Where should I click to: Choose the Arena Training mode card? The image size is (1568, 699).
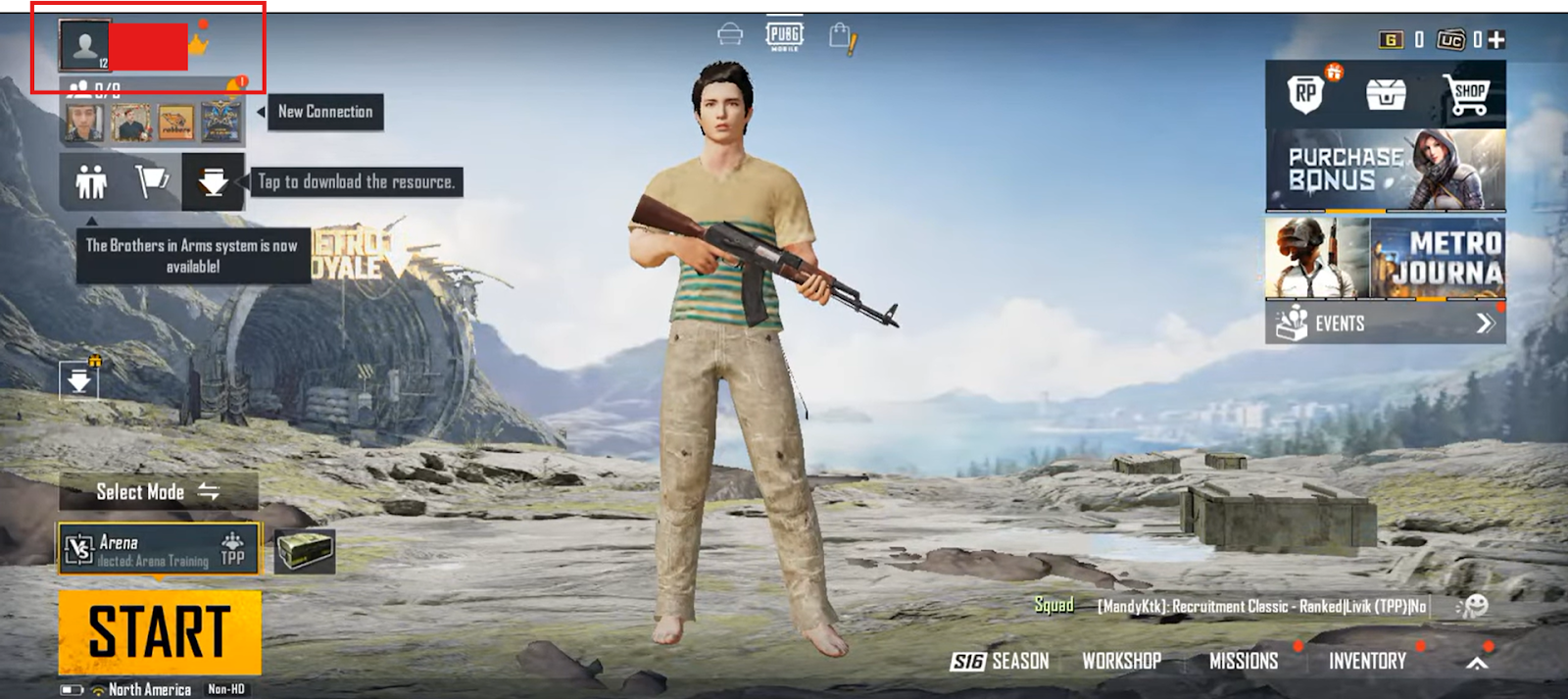pyautogui.click(x=159, y=548)
